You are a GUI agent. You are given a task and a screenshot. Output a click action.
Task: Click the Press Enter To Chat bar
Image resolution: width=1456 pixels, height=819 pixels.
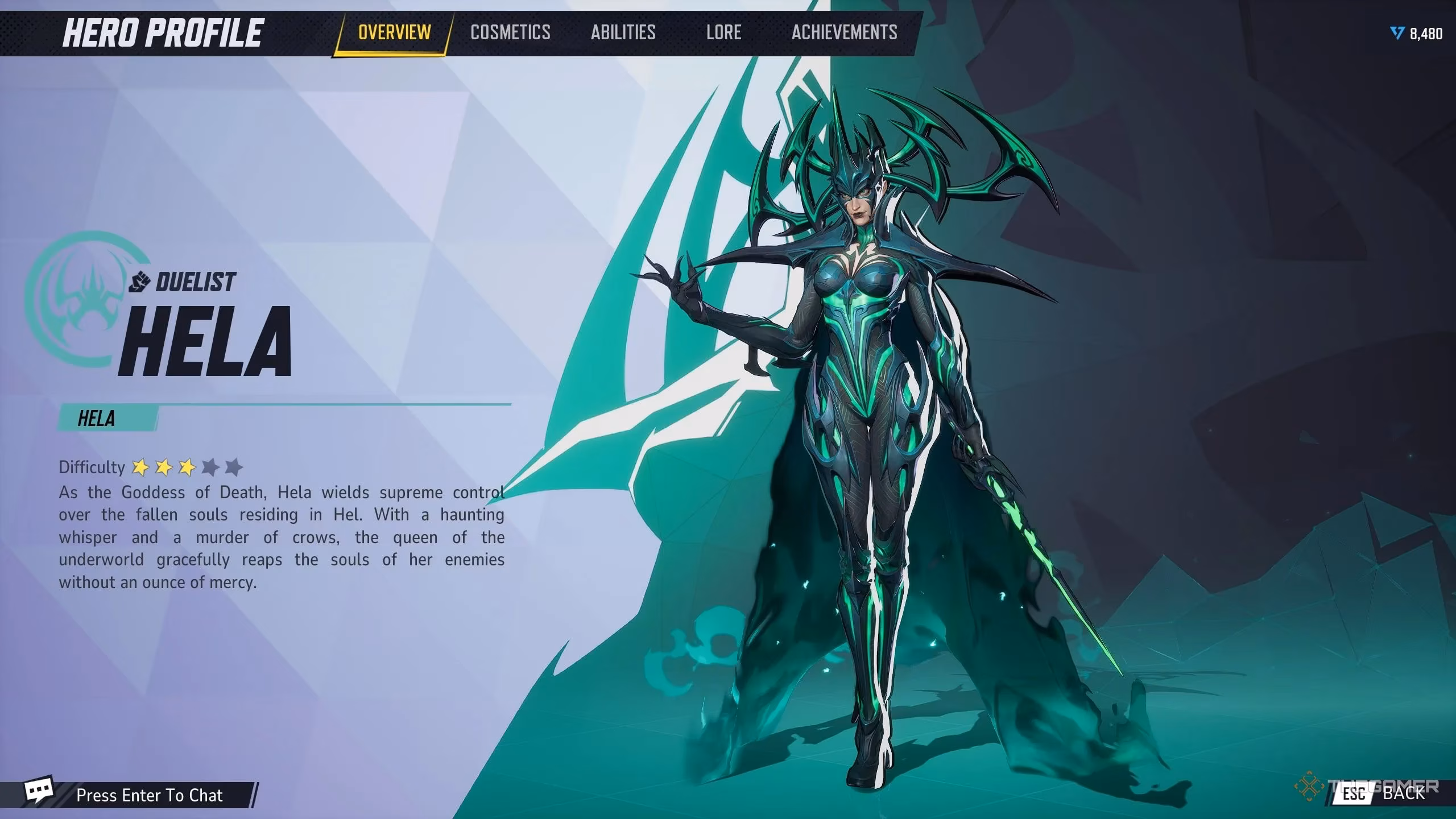tap(151, 795)
